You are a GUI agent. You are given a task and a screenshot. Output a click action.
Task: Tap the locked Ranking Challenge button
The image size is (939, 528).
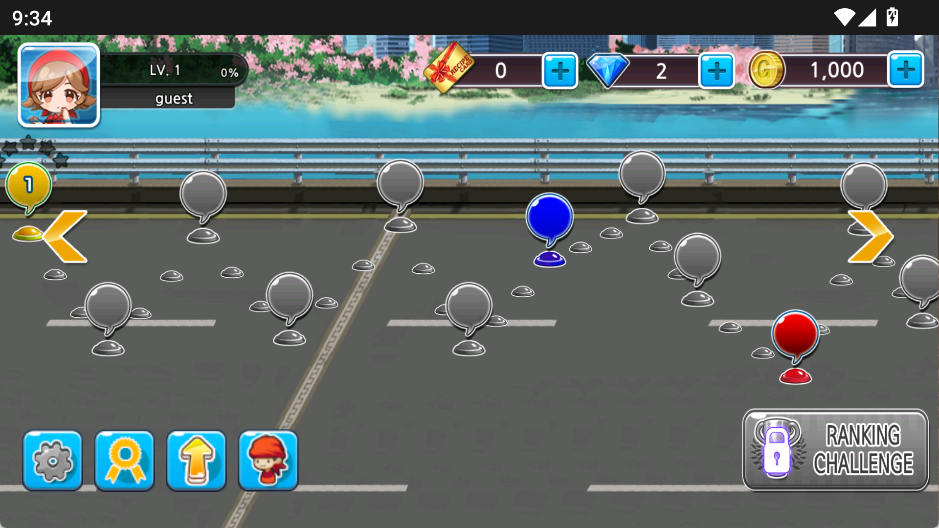pos(835,449)
